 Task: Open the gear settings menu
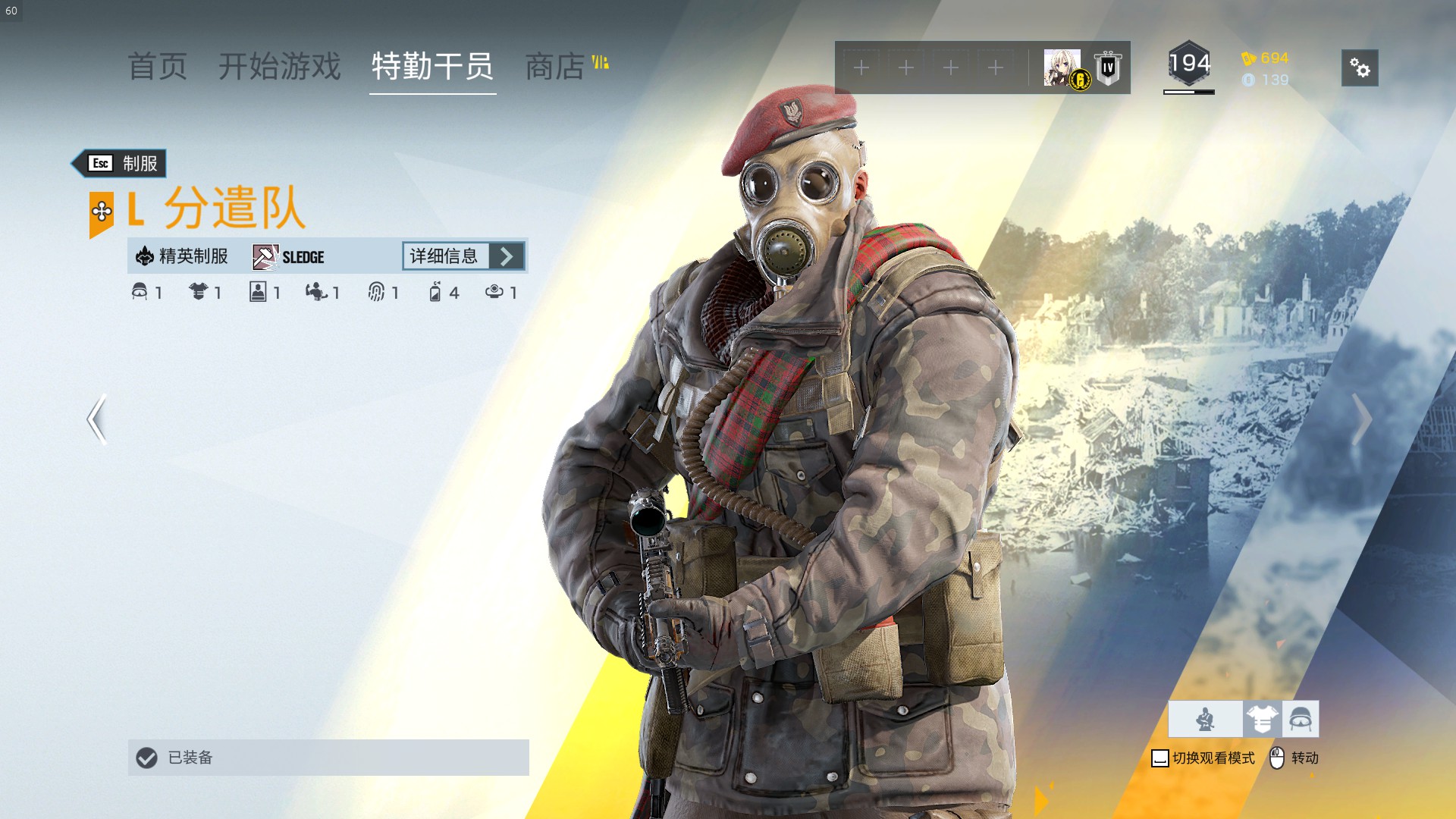[1359, 68]
